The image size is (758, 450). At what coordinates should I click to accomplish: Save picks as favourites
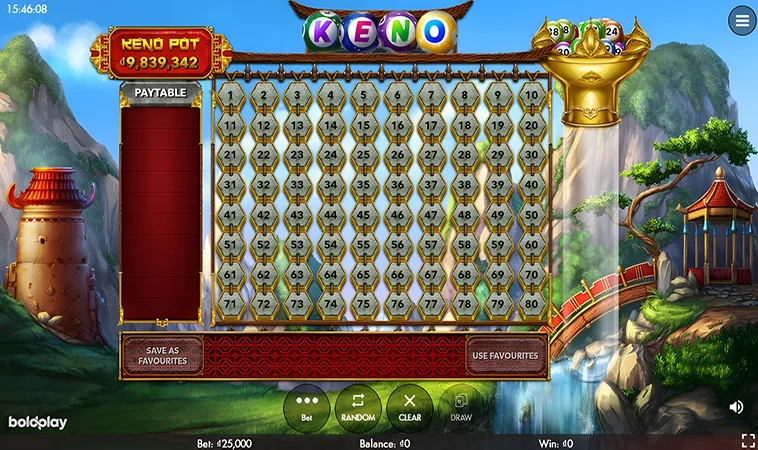pyautogui.click(x=162, y=356)
